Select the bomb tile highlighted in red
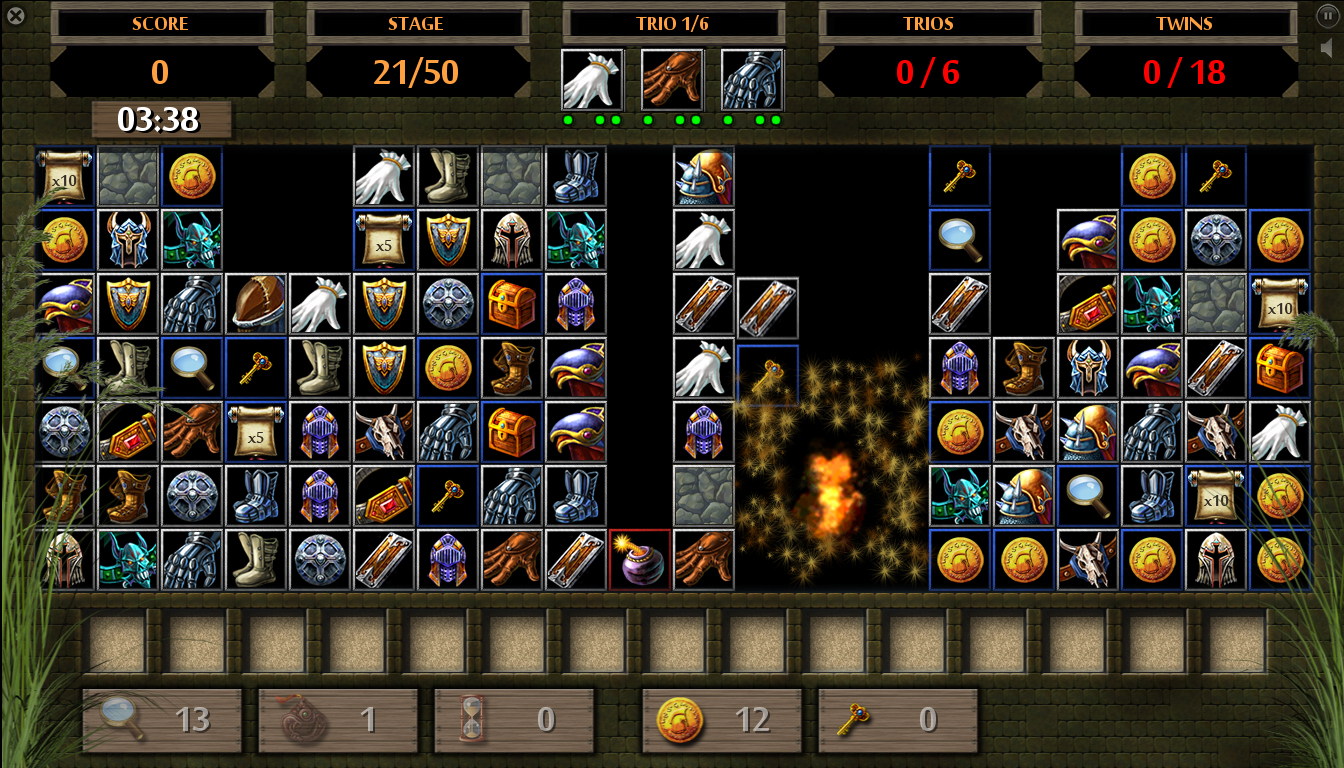1344x768 pixels. tap(639, 558)
